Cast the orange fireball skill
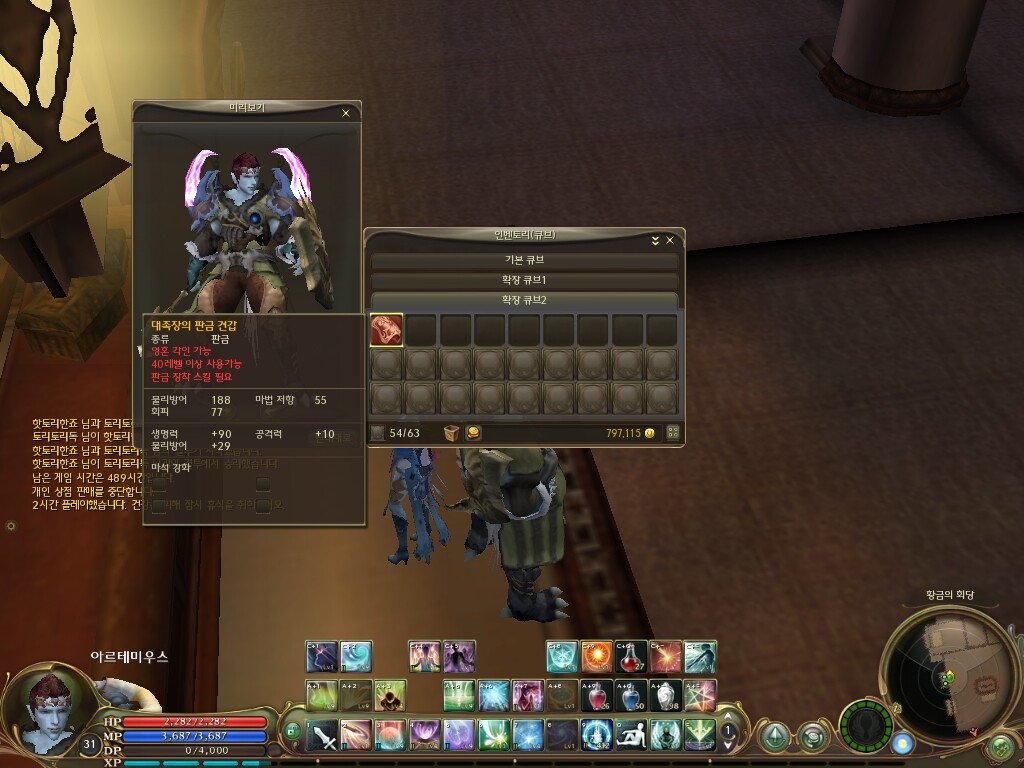 tap(596, 656)
